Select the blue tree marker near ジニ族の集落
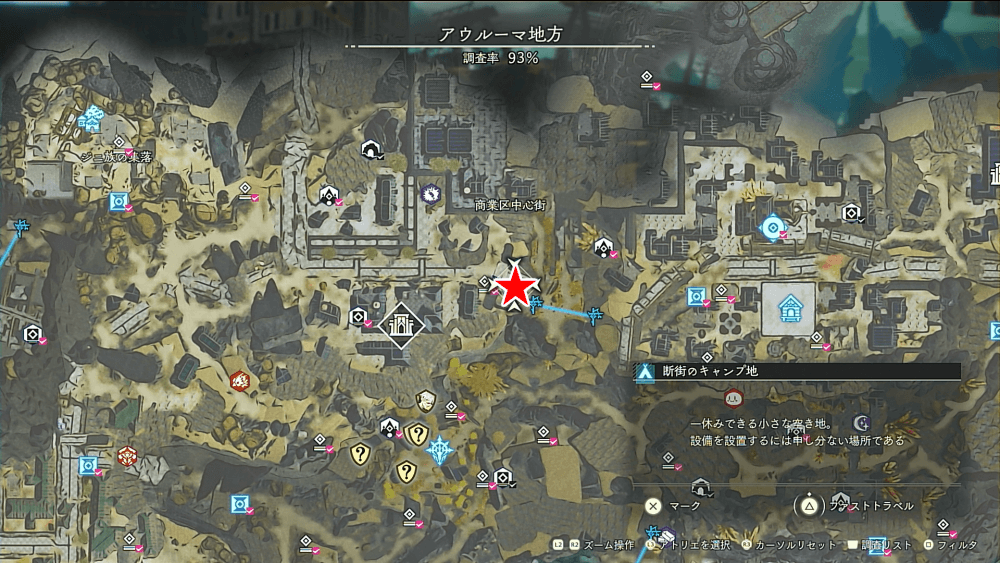The height and width of the screenshot is (563, 1000). 93,119
